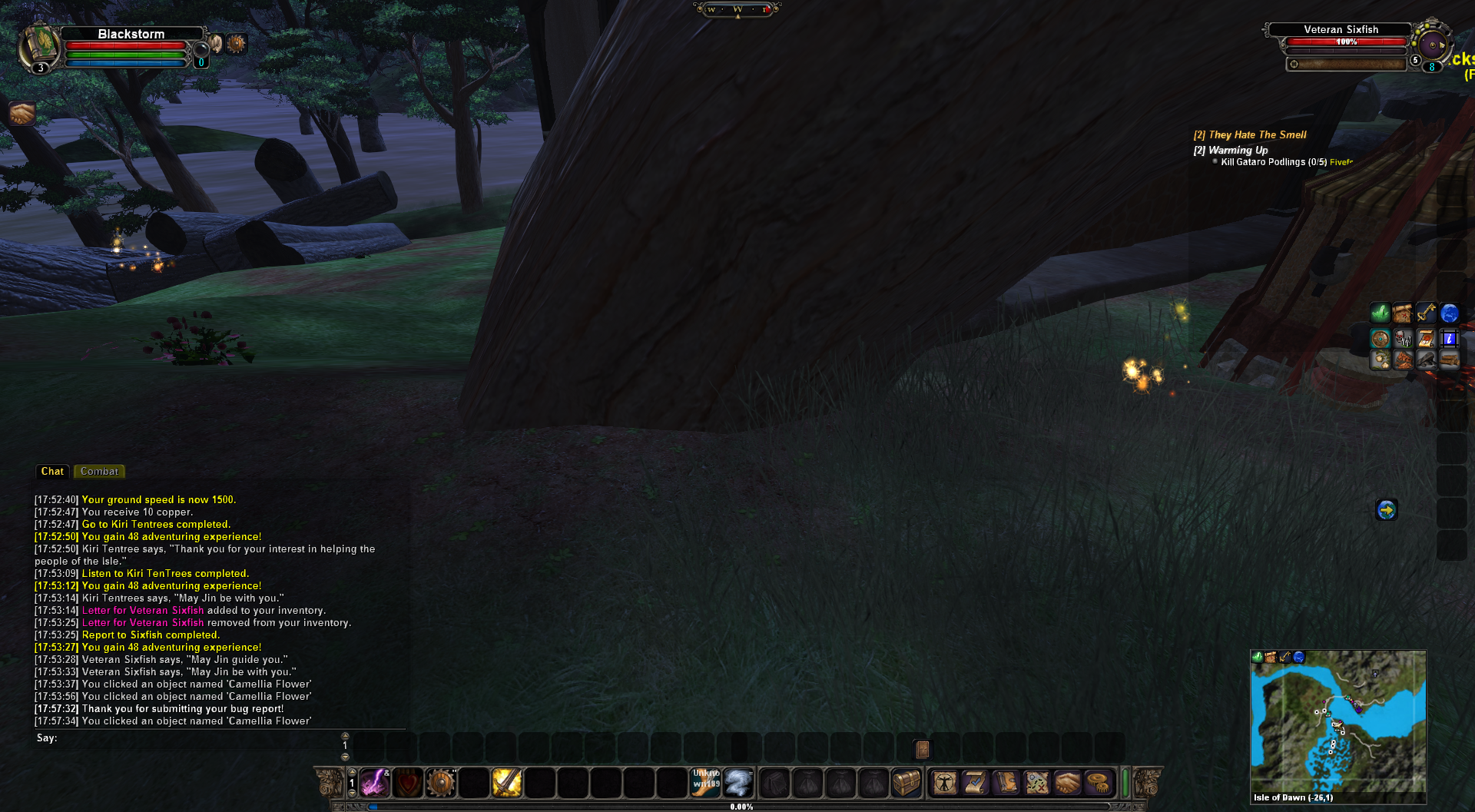
Task: Open the handshake social menu button
Action: click(x=1067, y=783)
